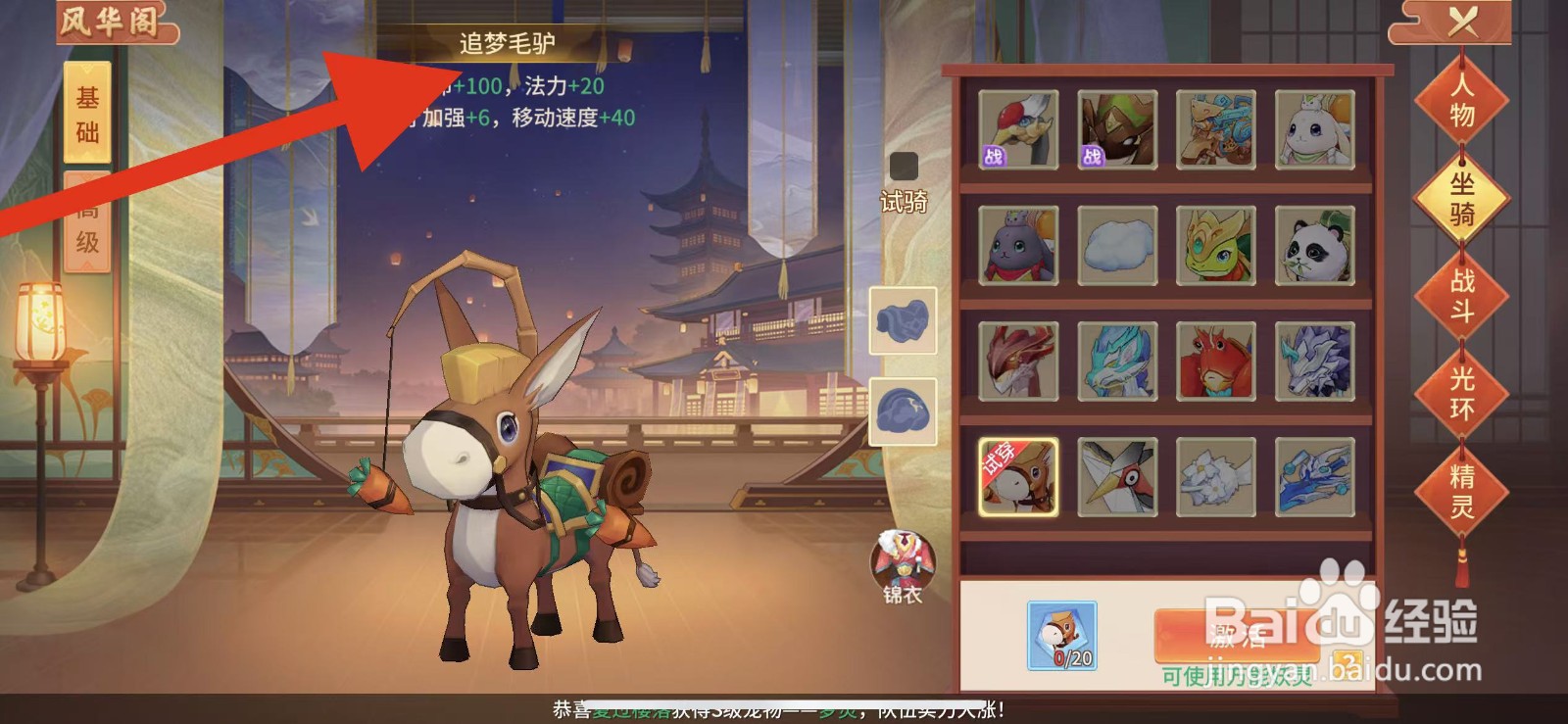Select the blue dragon mount thumbnail
Image resolution: width=1568 pixels, height=724 pixels.
[1117, 362]
